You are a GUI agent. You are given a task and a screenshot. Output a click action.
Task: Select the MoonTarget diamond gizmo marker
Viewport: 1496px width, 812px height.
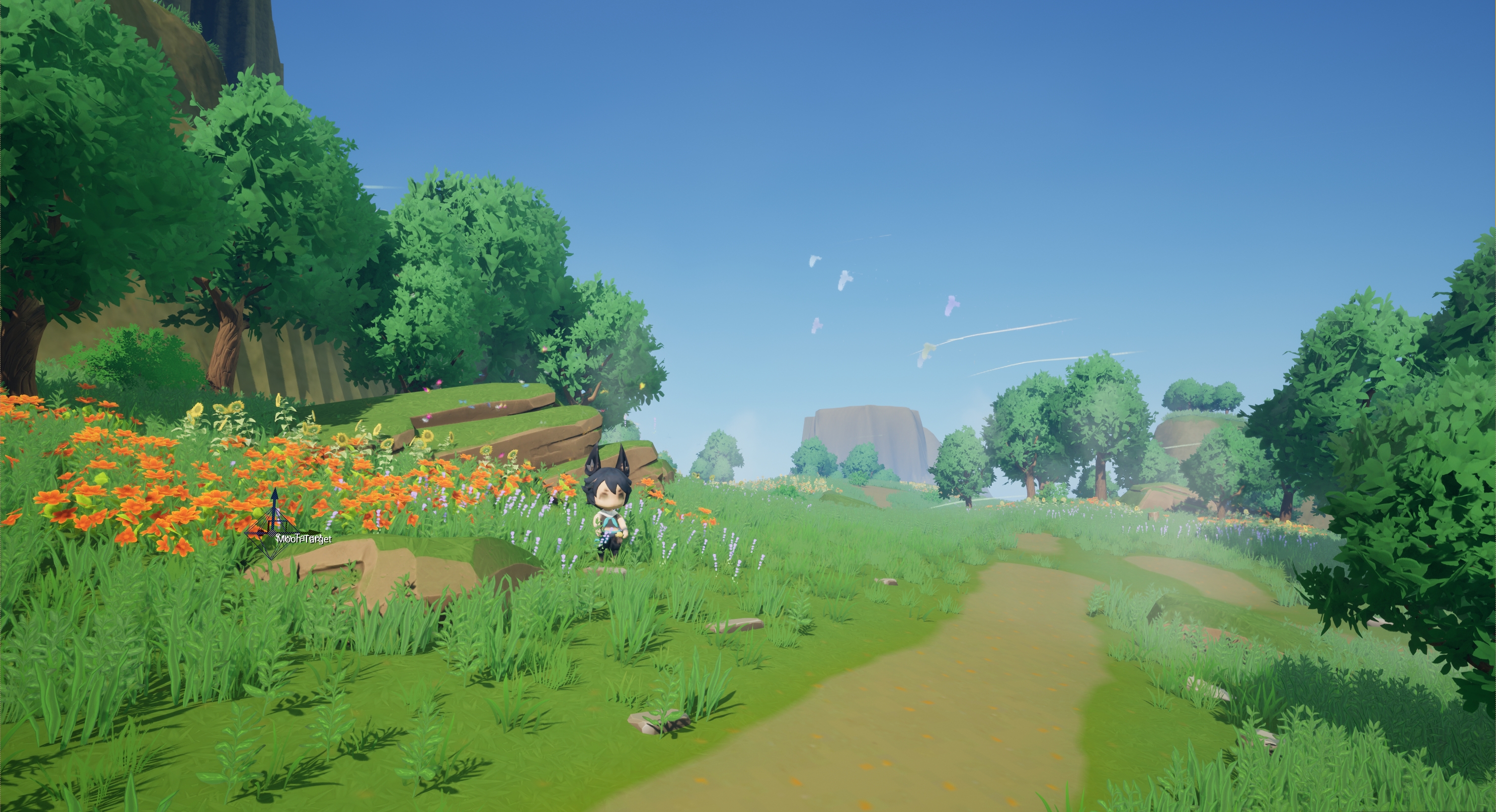272,533
